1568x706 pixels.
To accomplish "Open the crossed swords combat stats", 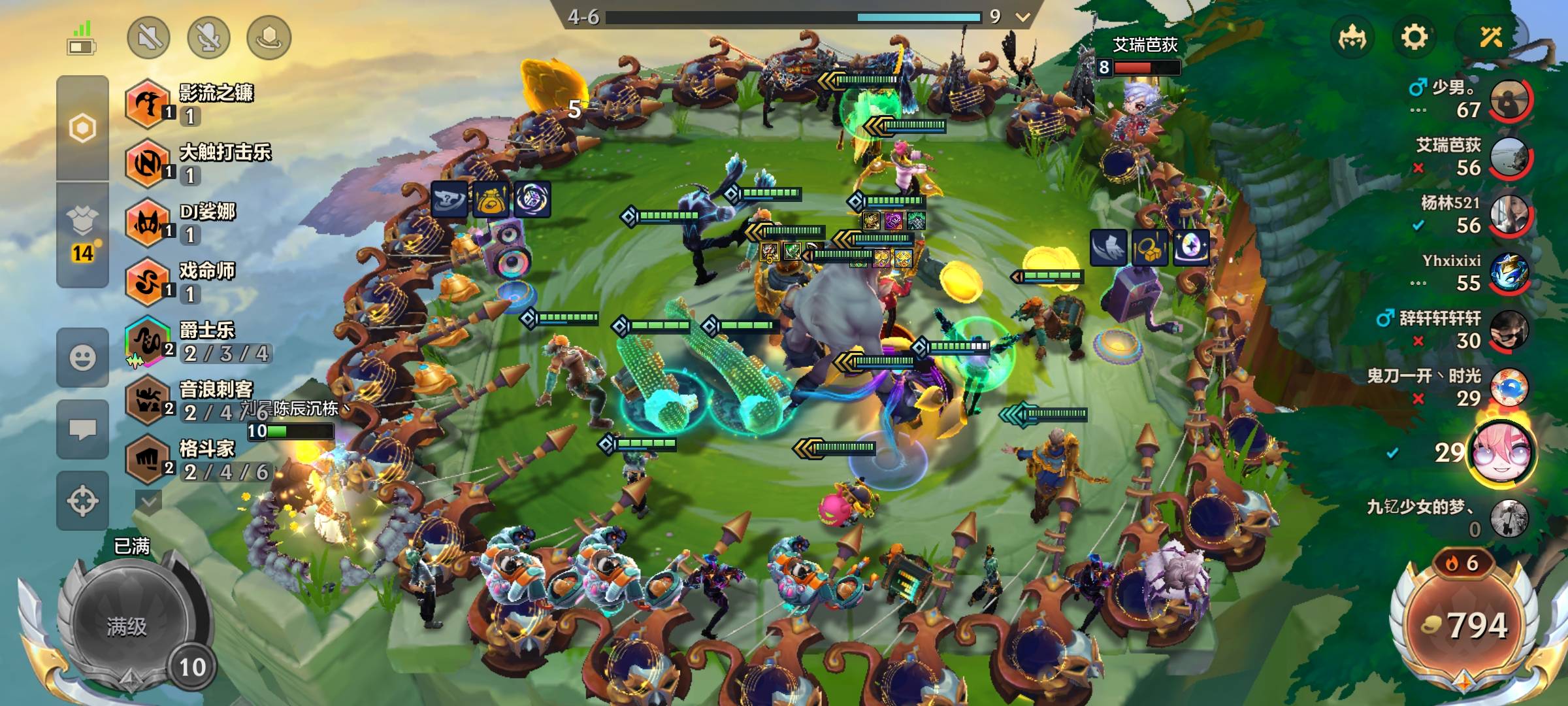I will pos(1491,37).
